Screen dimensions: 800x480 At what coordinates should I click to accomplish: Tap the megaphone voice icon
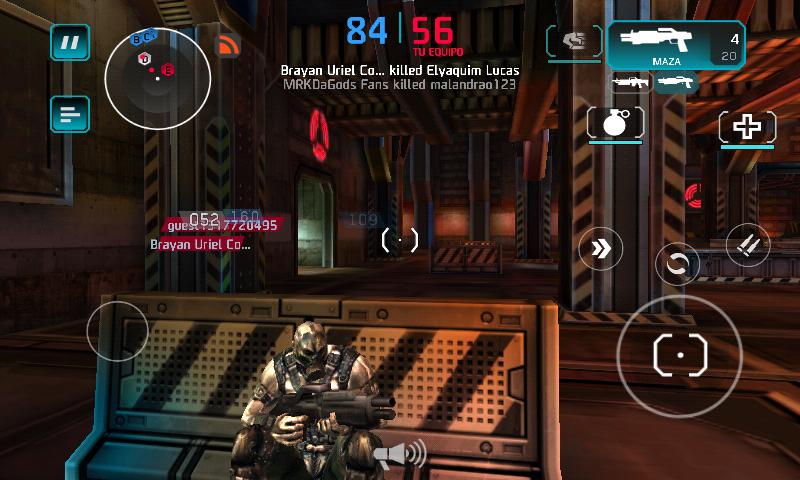tap(399, 455)
